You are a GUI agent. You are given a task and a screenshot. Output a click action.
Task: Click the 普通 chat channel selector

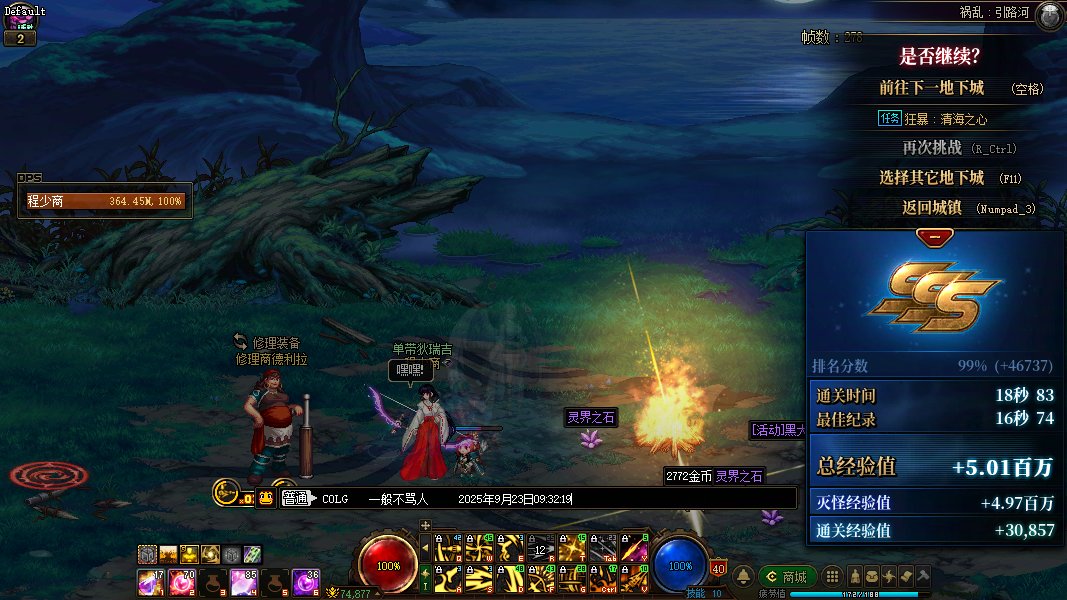295,498
